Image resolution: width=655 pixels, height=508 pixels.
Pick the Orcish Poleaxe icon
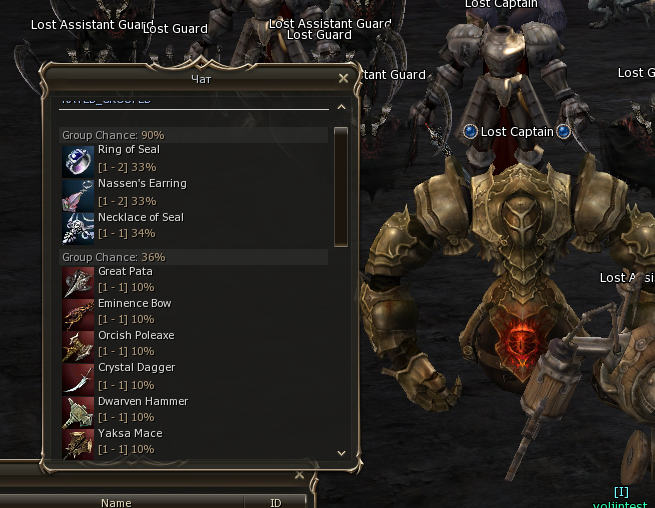[78, 346]
